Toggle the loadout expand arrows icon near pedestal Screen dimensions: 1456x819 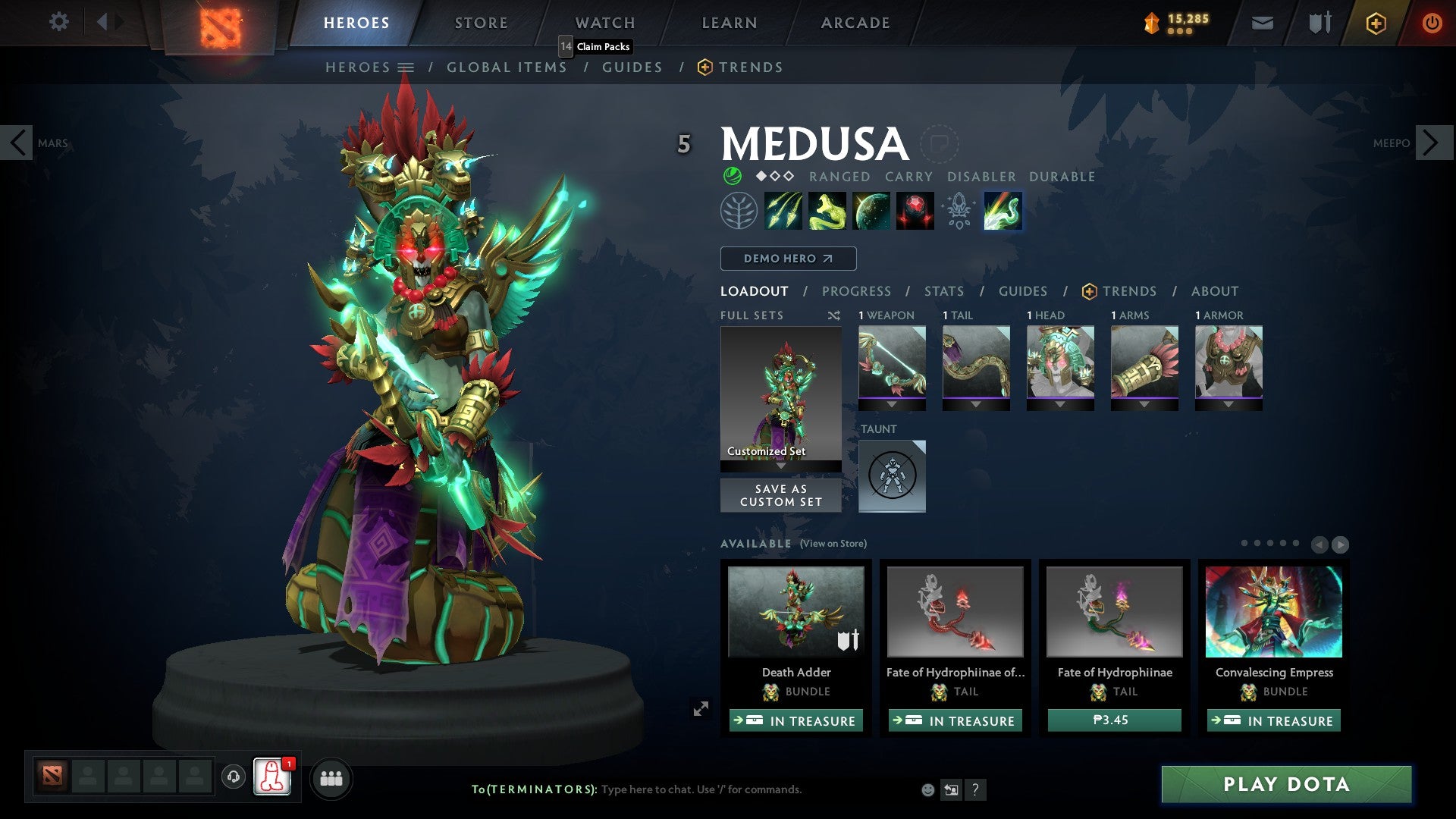[701, 708]
